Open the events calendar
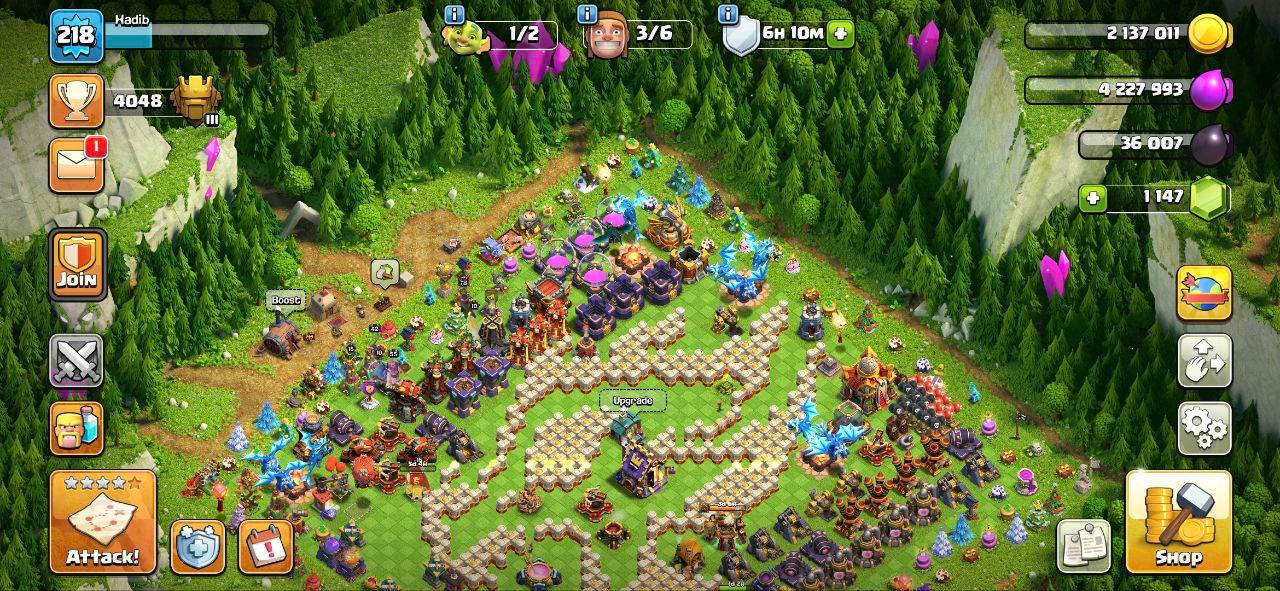 265,547
